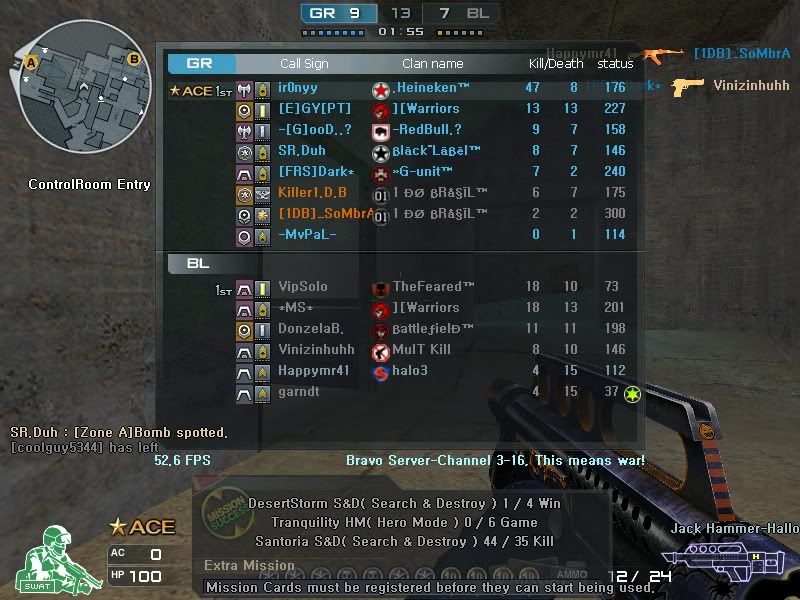The height and width of the screenshot is (600, 800).
Task: Pick the -[G]ooD..? scoreboard entry
Action: coord(400,130)
